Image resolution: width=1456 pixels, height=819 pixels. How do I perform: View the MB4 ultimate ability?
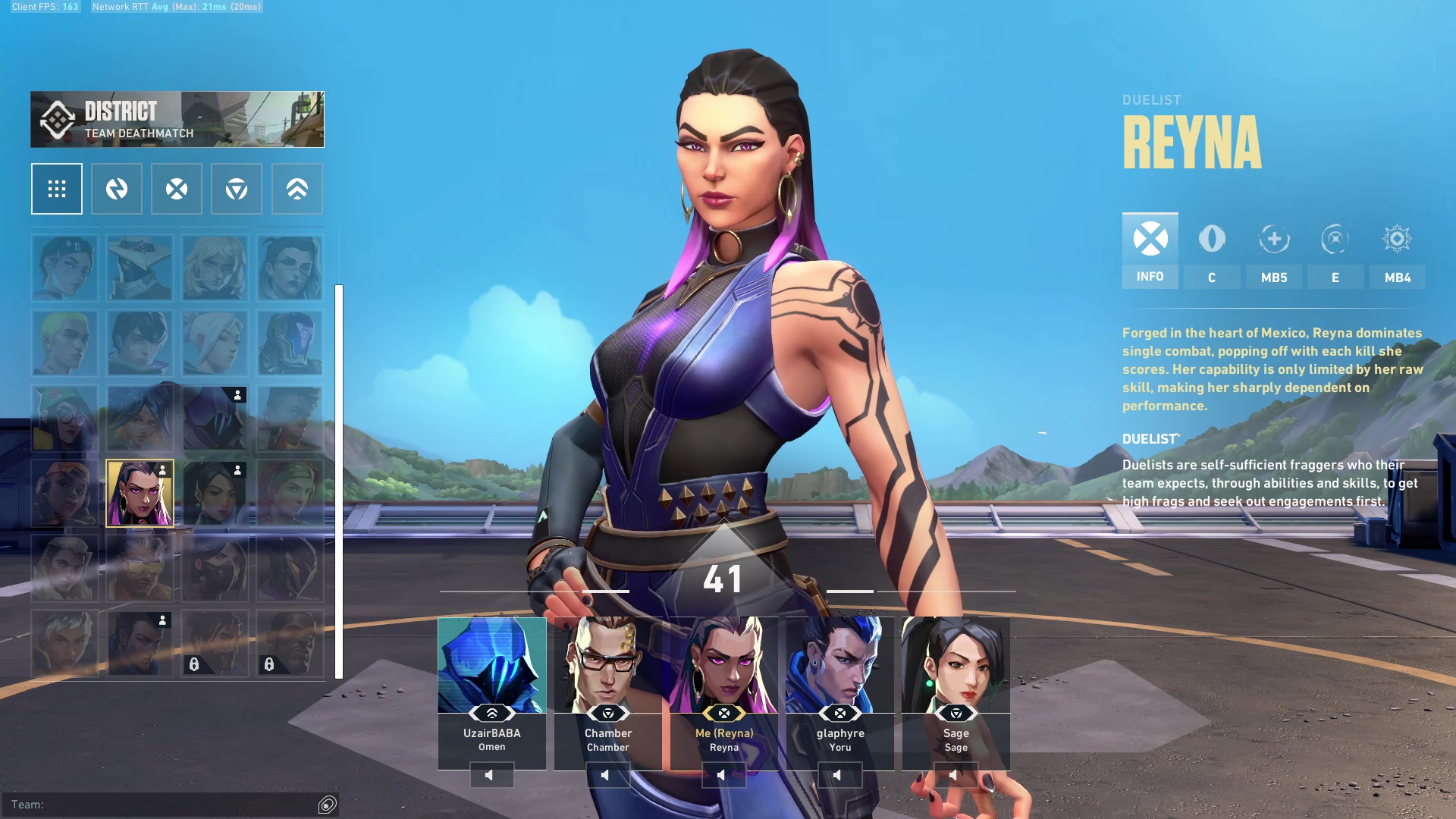(x=1397, y=250)
